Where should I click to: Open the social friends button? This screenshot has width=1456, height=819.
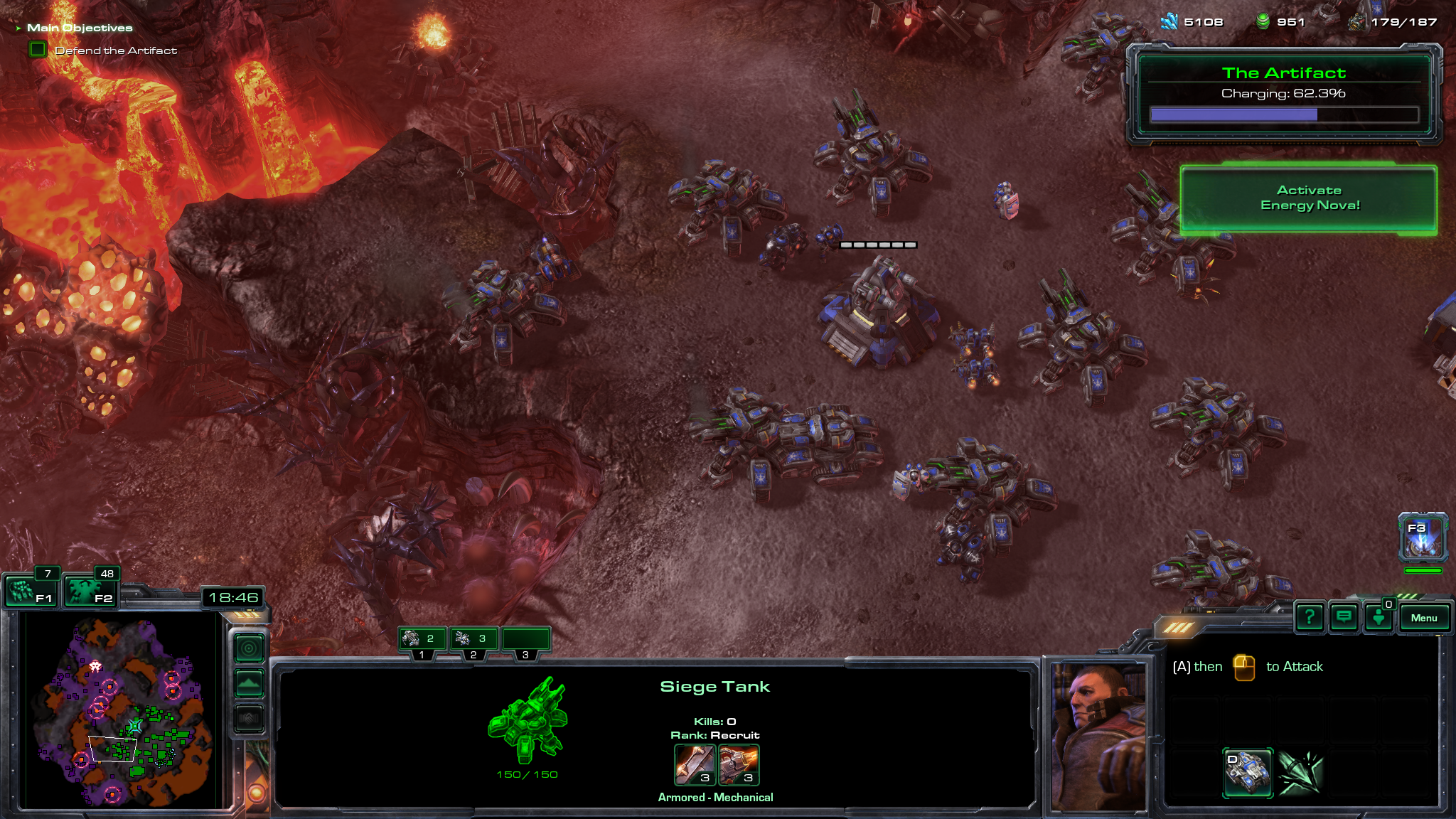pyautogui.click(x=1379, y=618)
